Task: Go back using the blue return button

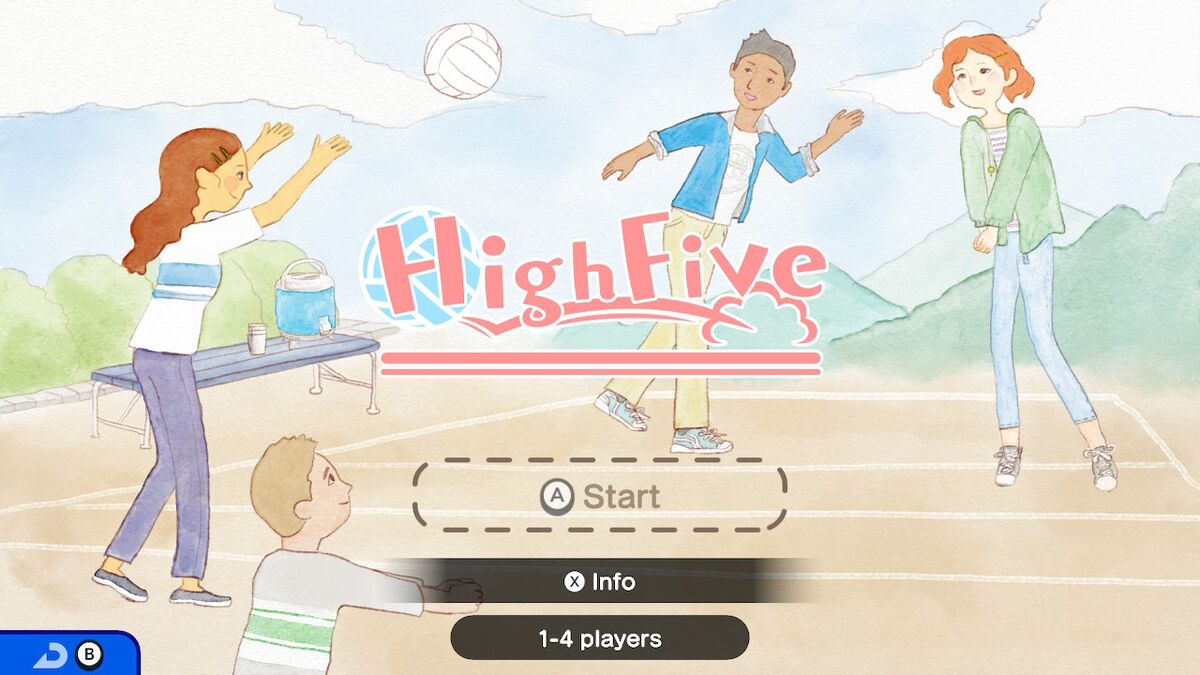Action: 67,655
